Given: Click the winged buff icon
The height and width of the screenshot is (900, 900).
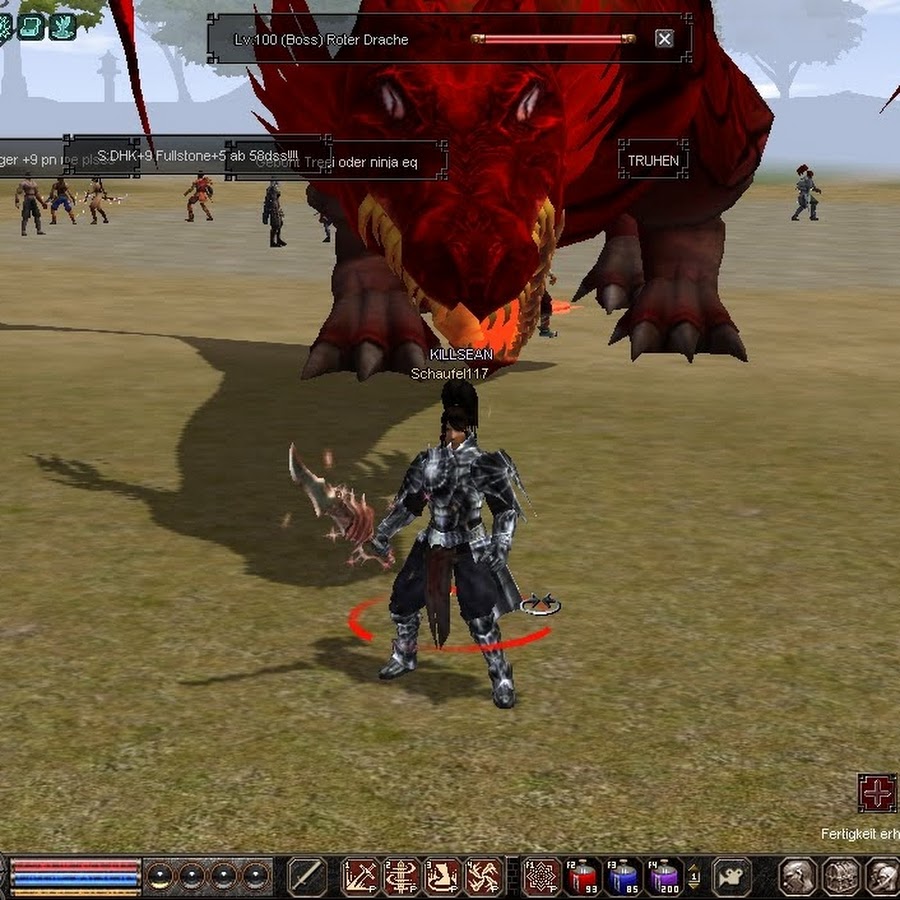Looking at the screenshot, I should pos(63,26).
